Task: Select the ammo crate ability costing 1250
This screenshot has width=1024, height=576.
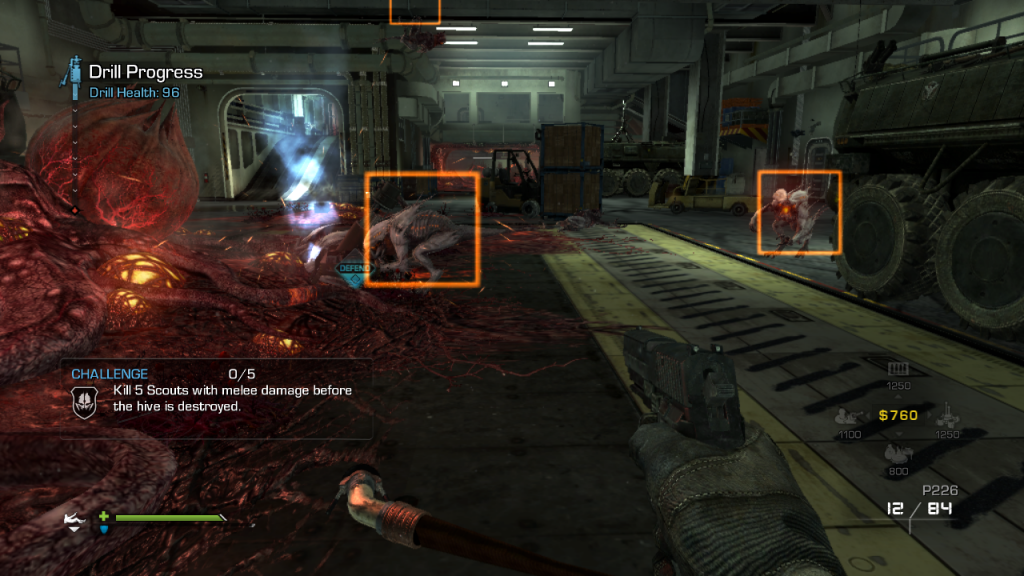Action: point(896,369)
